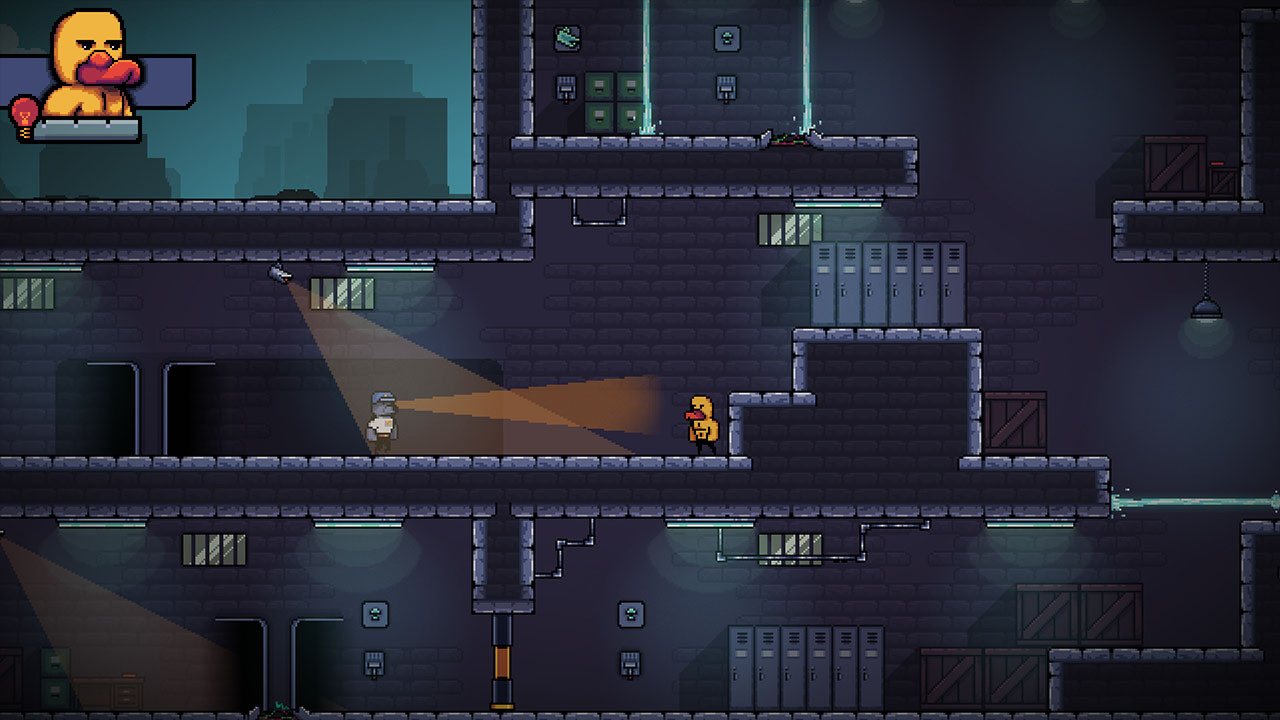Open the leftmost locker in the upper row

coord(823,281)
